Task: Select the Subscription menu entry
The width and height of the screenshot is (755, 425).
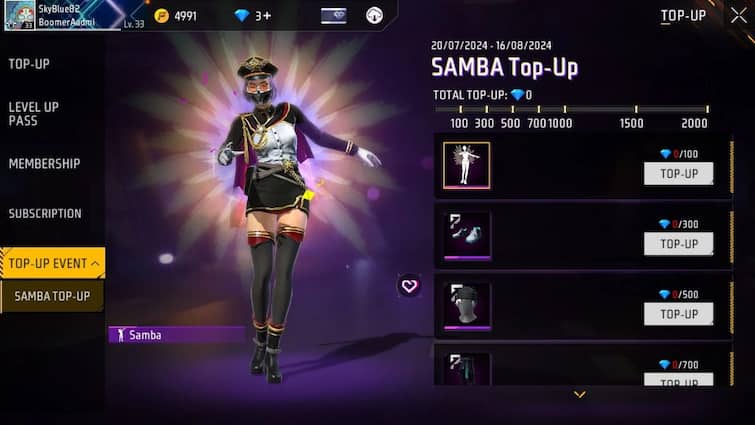Action: 45,213
